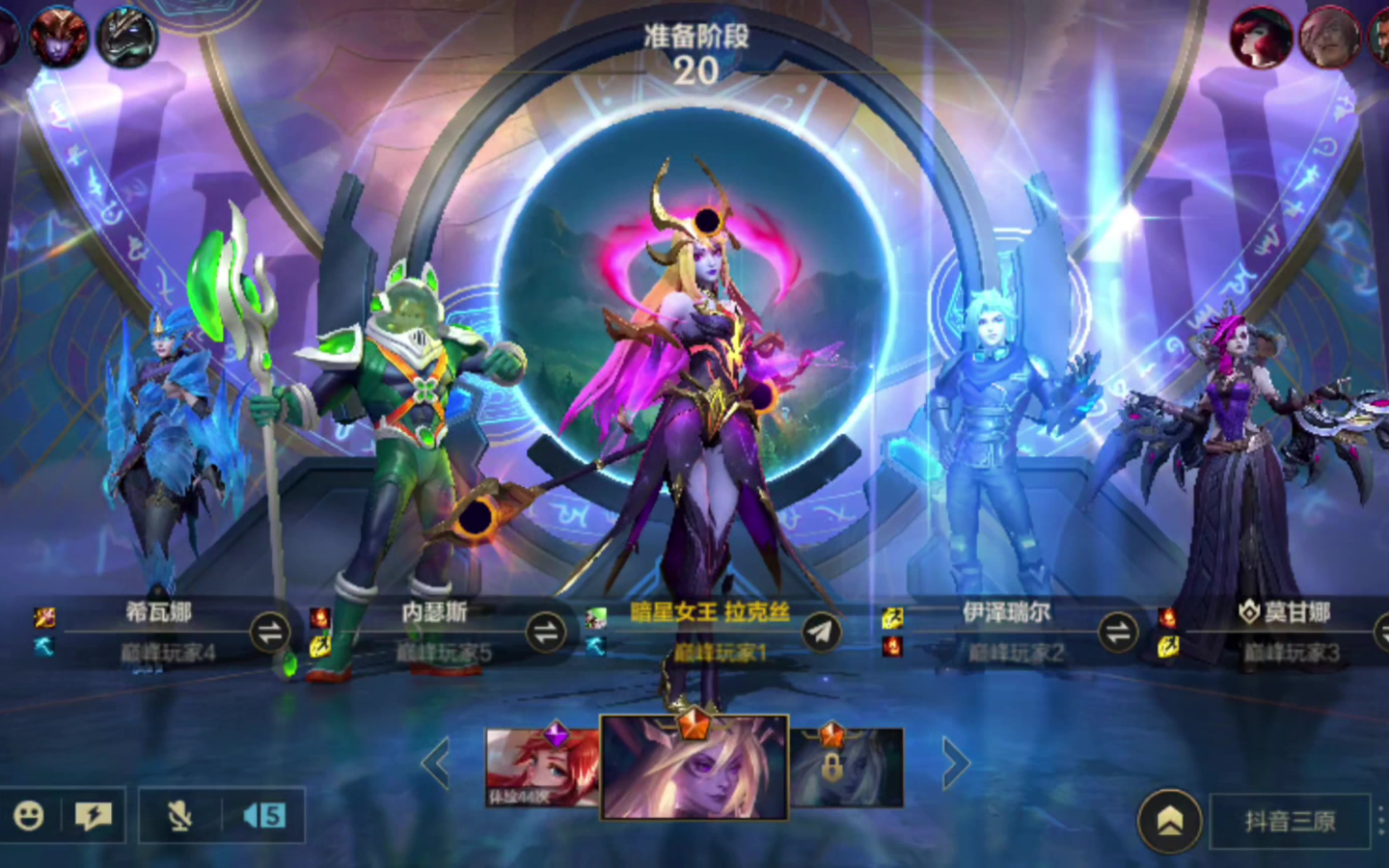
Task: Open the smiley emote panel
Action: point(29,817)
